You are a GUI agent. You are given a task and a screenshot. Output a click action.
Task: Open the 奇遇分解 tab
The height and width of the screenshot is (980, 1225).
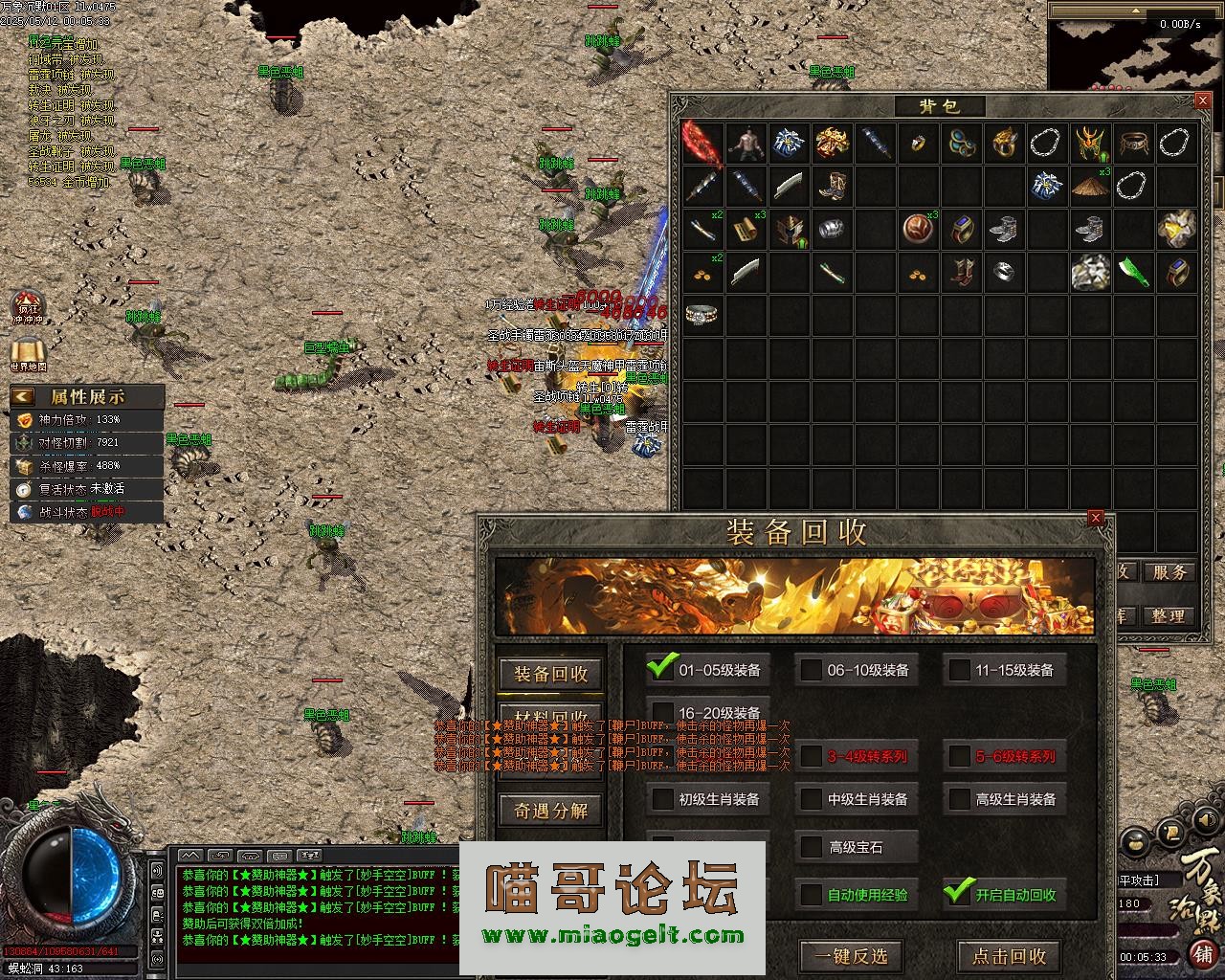tap(550, 811)
